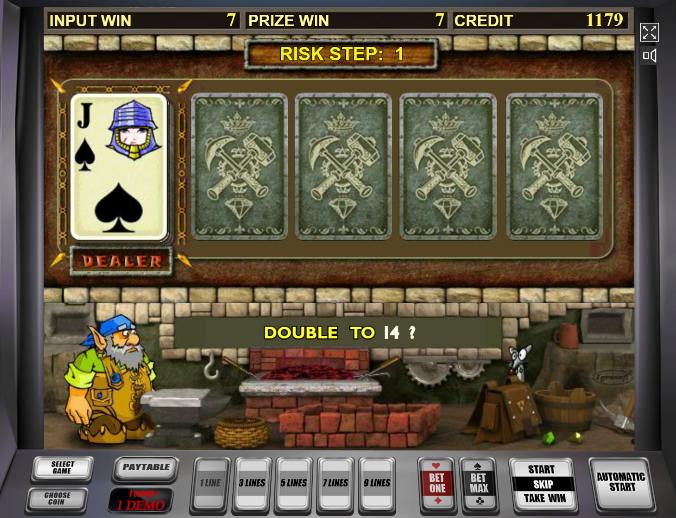This screenshot has height=518, width=676.
Task: Click the Start / Take Win button
Action: tap(541, 484)
